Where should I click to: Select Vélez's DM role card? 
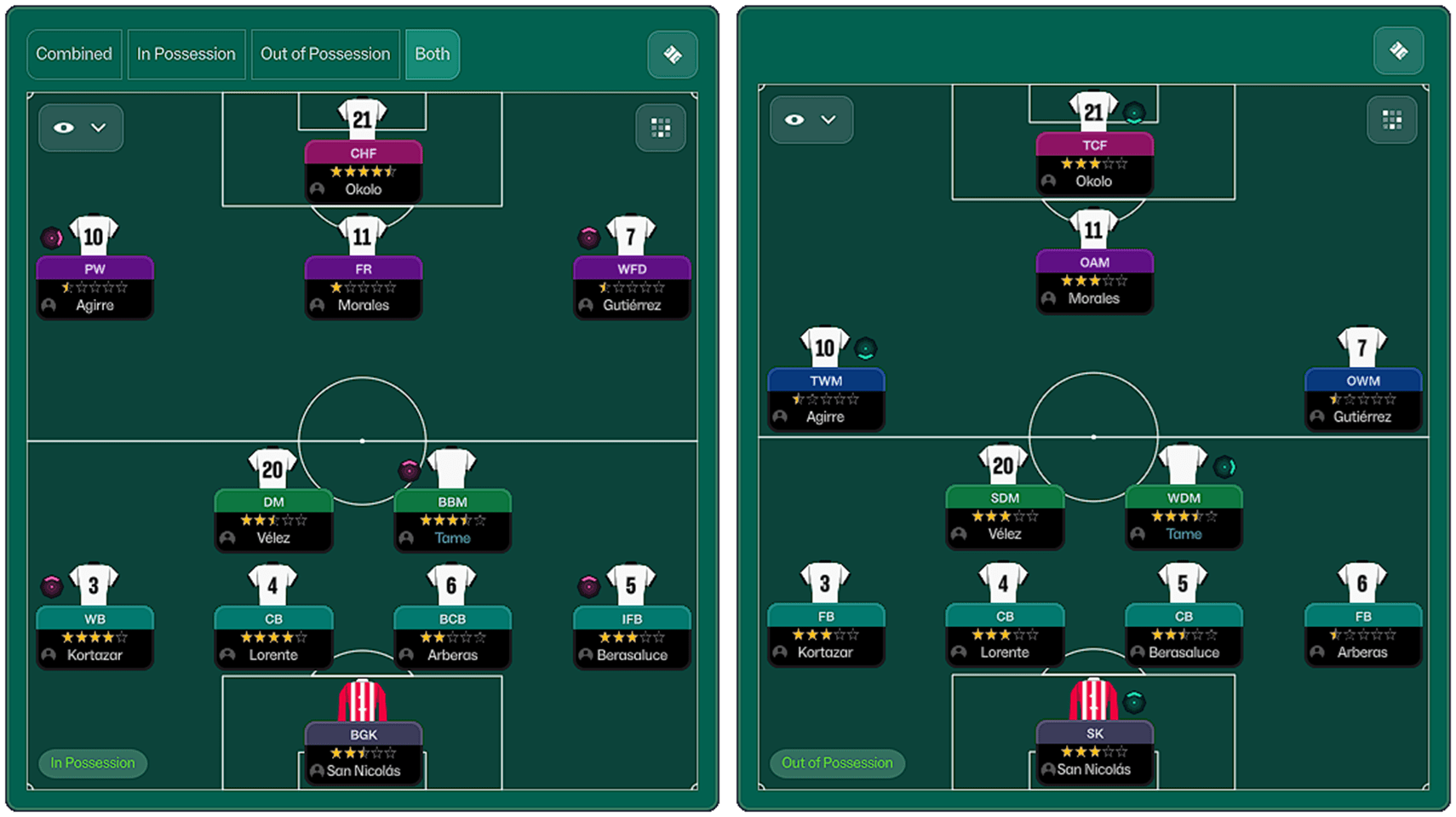(273, 520)
